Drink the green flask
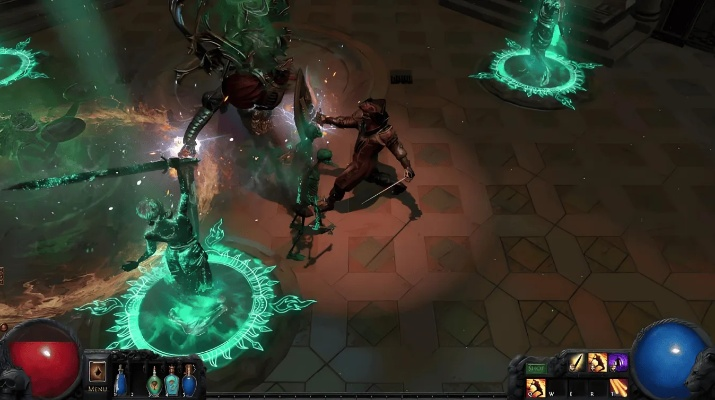715x400 pixels. click(154, 380)
